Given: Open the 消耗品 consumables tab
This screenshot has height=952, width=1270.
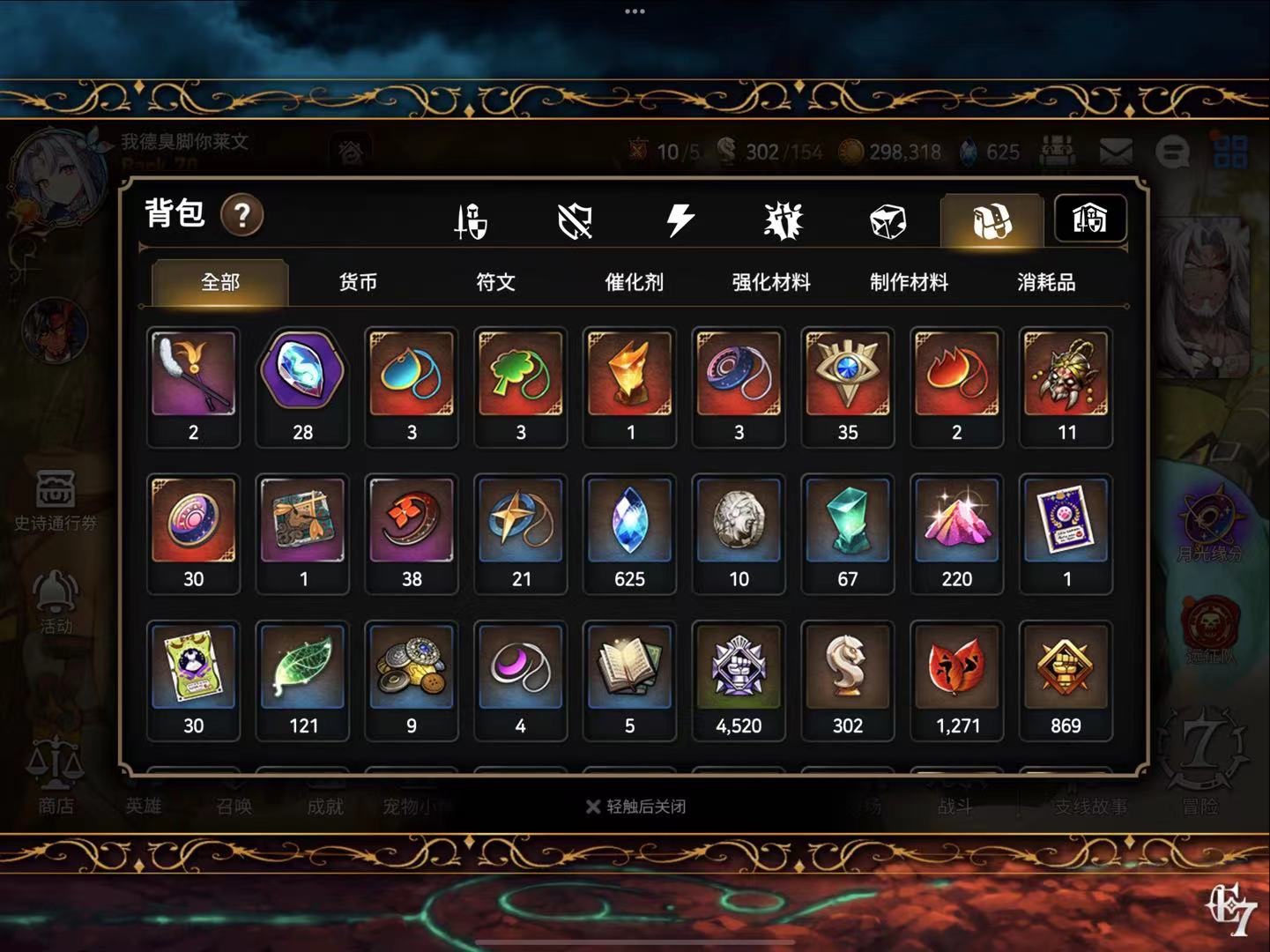Looking at the screenshot, I should pos(1046,282).
